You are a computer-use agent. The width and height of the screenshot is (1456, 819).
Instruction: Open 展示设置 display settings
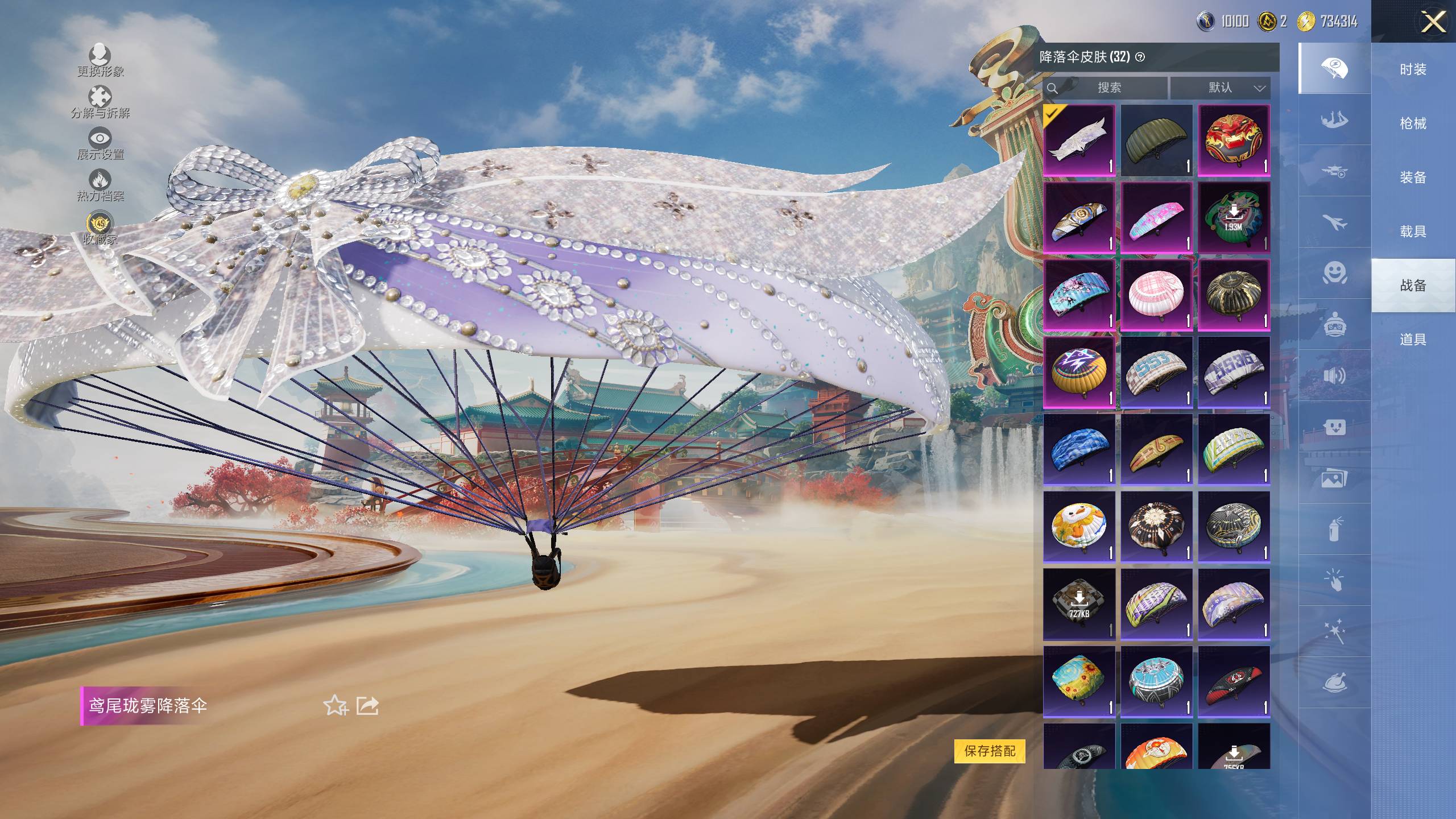point(100,143)
